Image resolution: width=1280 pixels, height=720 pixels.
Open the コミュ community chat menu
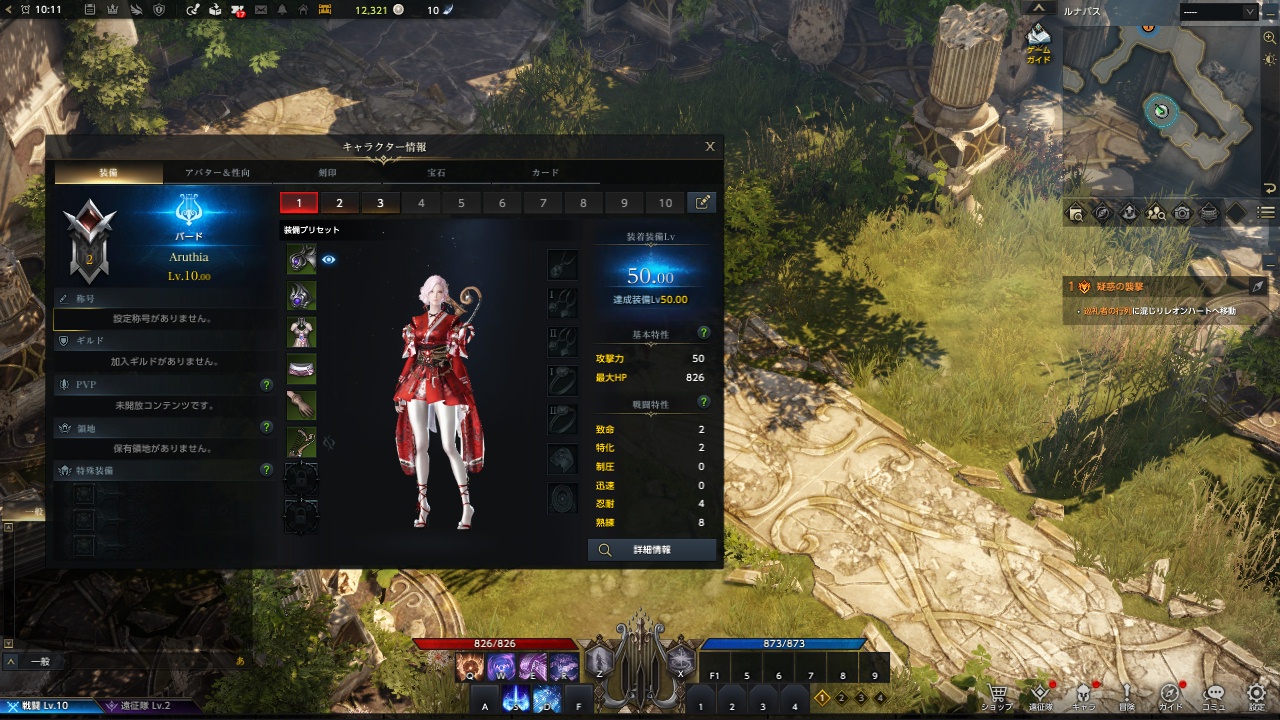pyautogui.click(x=1213, y=692)
